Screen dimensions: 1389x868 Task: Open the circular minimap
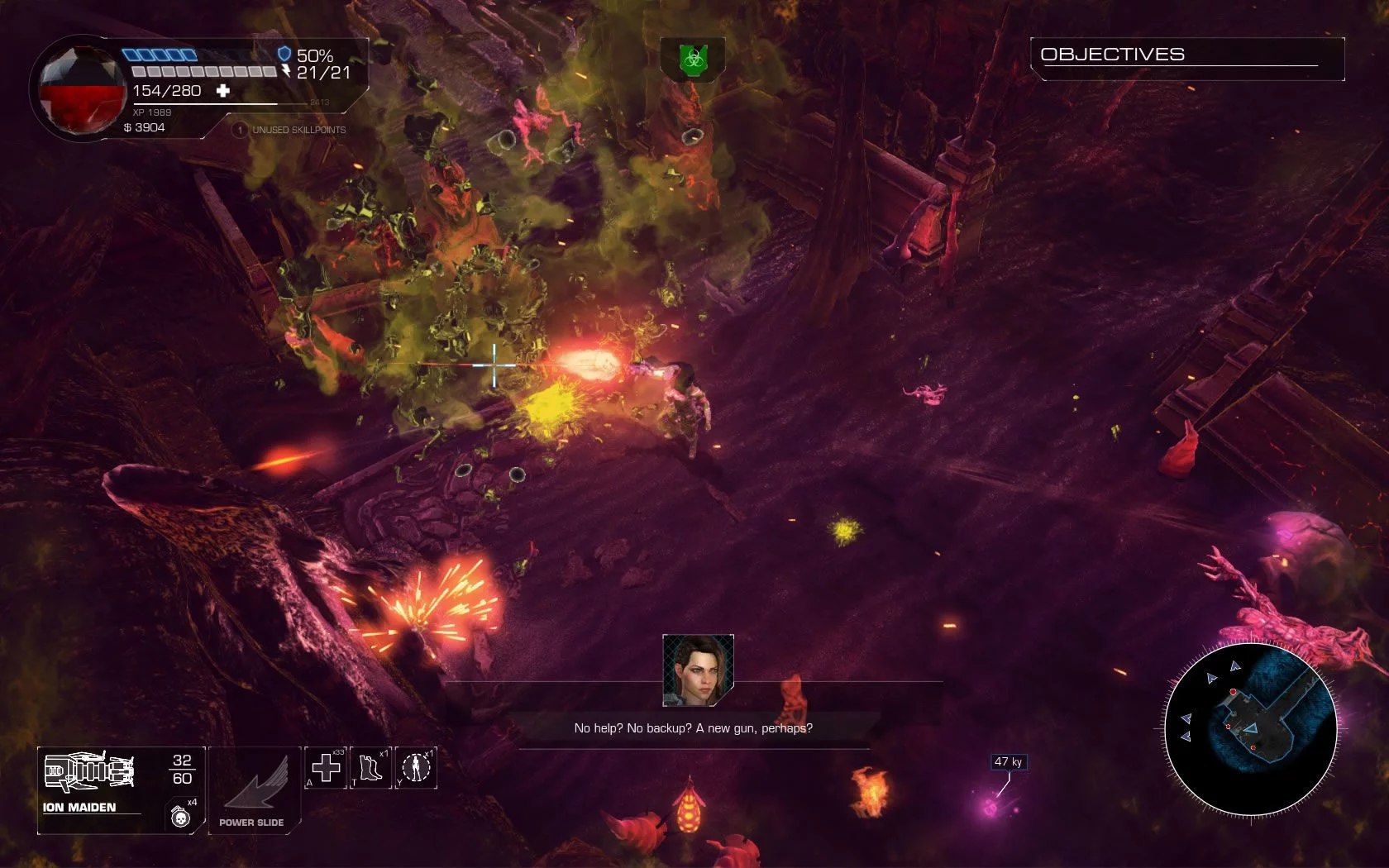[x=1250, y=729]
